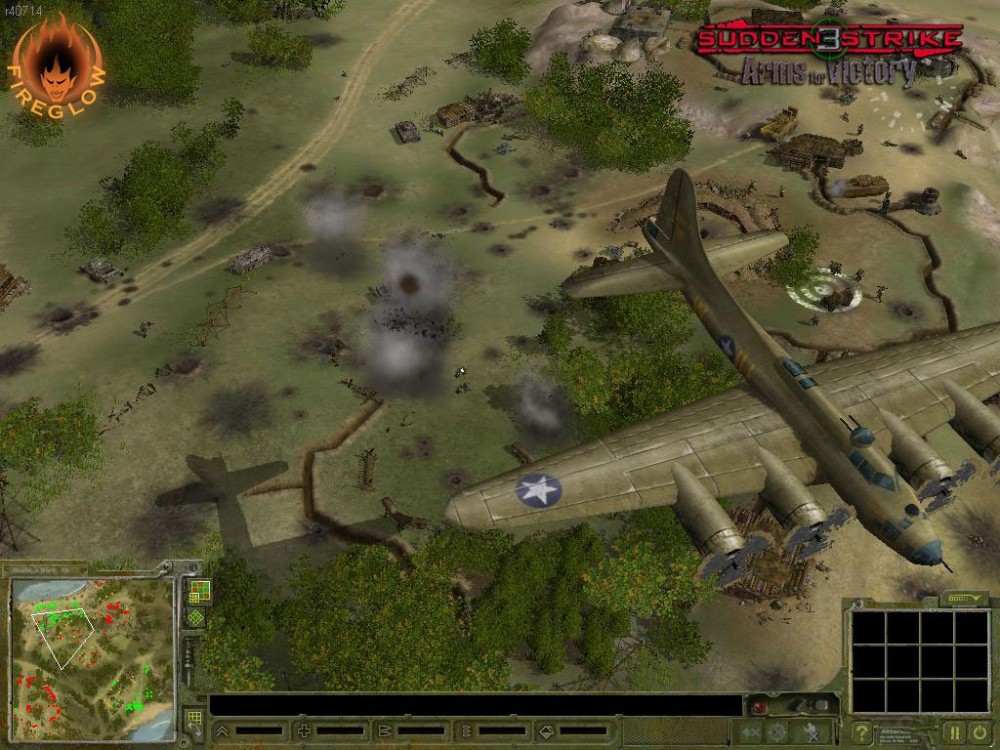This screenshot has height=750, width=1000.
Task: Click the red round alert button
Action: 759,708
